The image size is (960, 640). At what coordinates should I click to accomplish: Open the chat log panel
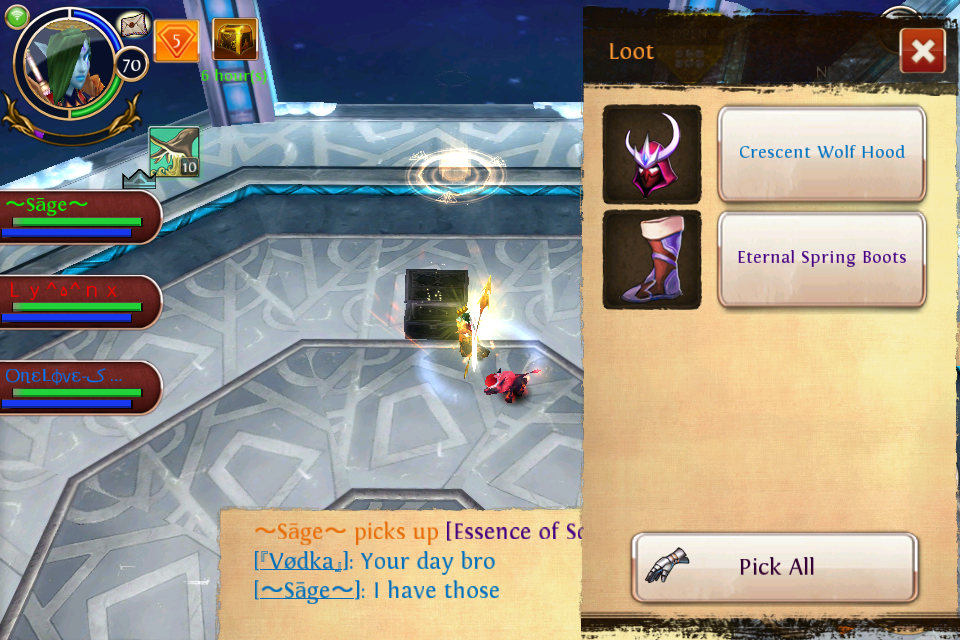[400, 575]
